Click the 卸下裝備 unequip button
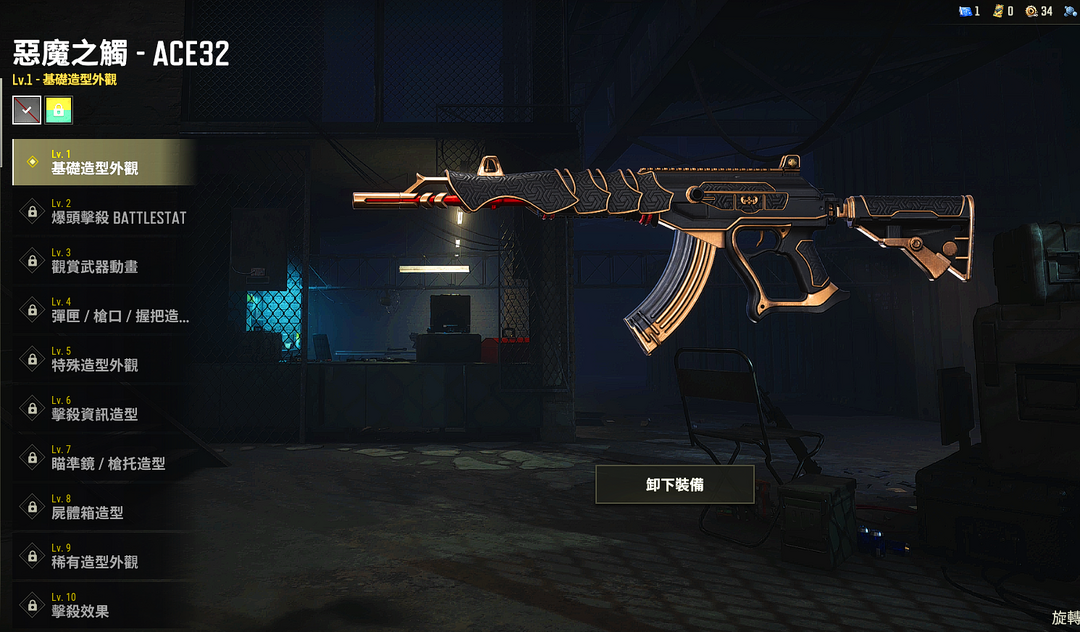The width and height of the screenshot is (1080, 632). point(674,484)
